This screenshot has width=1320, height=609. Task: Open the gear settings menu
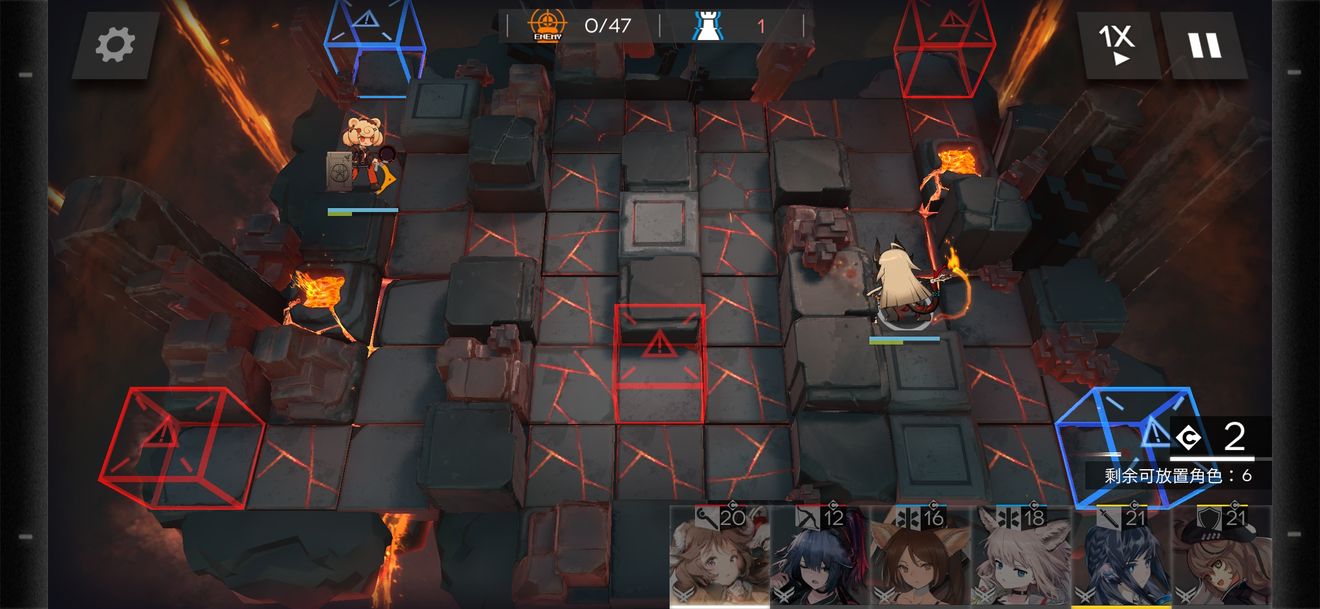[x=115, y=45]
